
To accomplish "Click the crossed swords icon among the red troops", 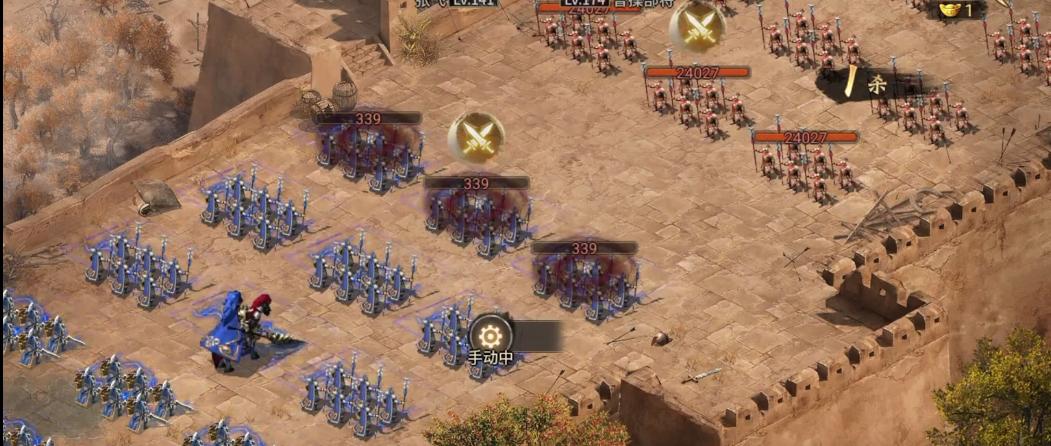I will point(697,29).
